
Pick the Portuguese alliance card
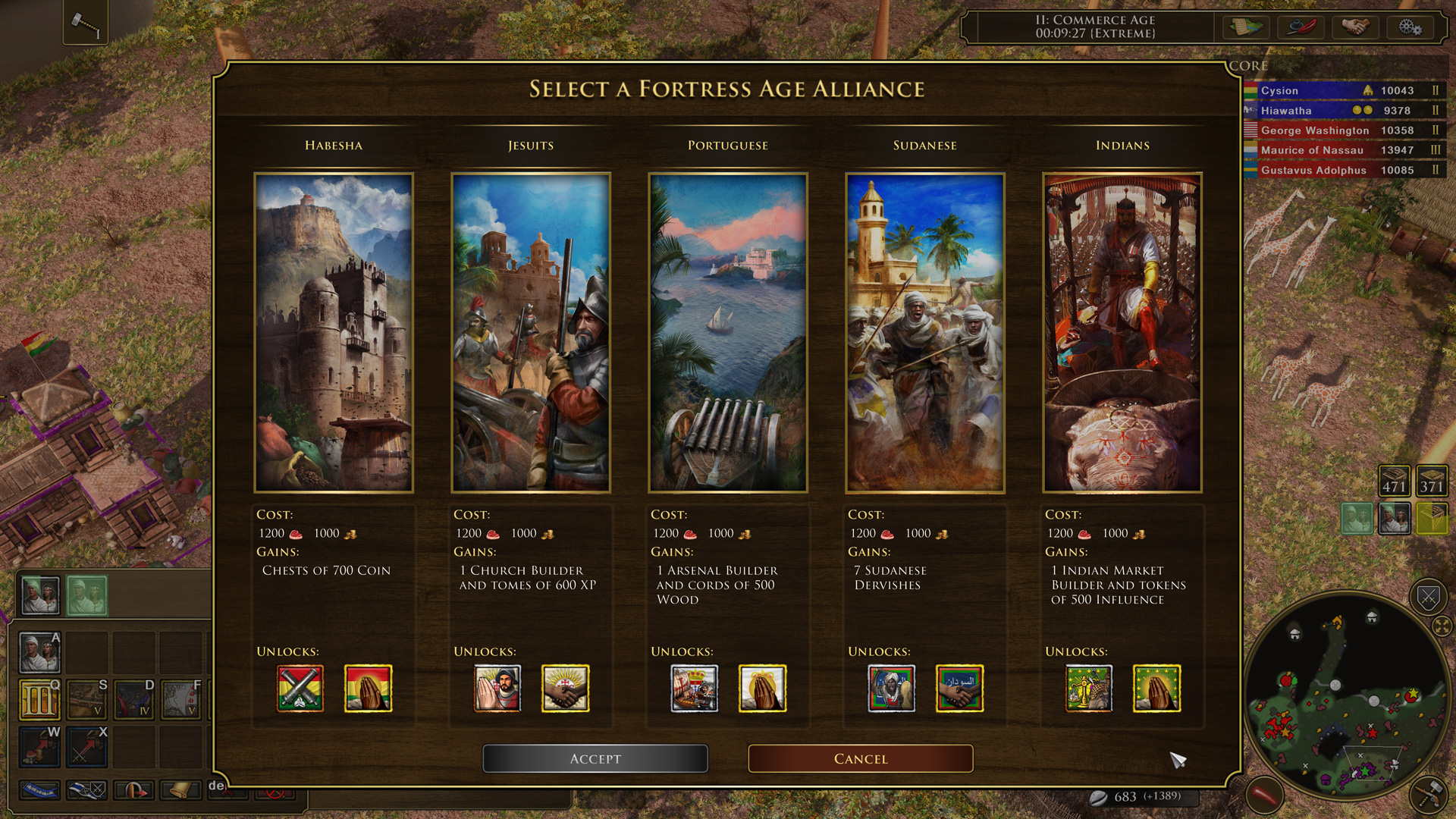coord(728,333)
